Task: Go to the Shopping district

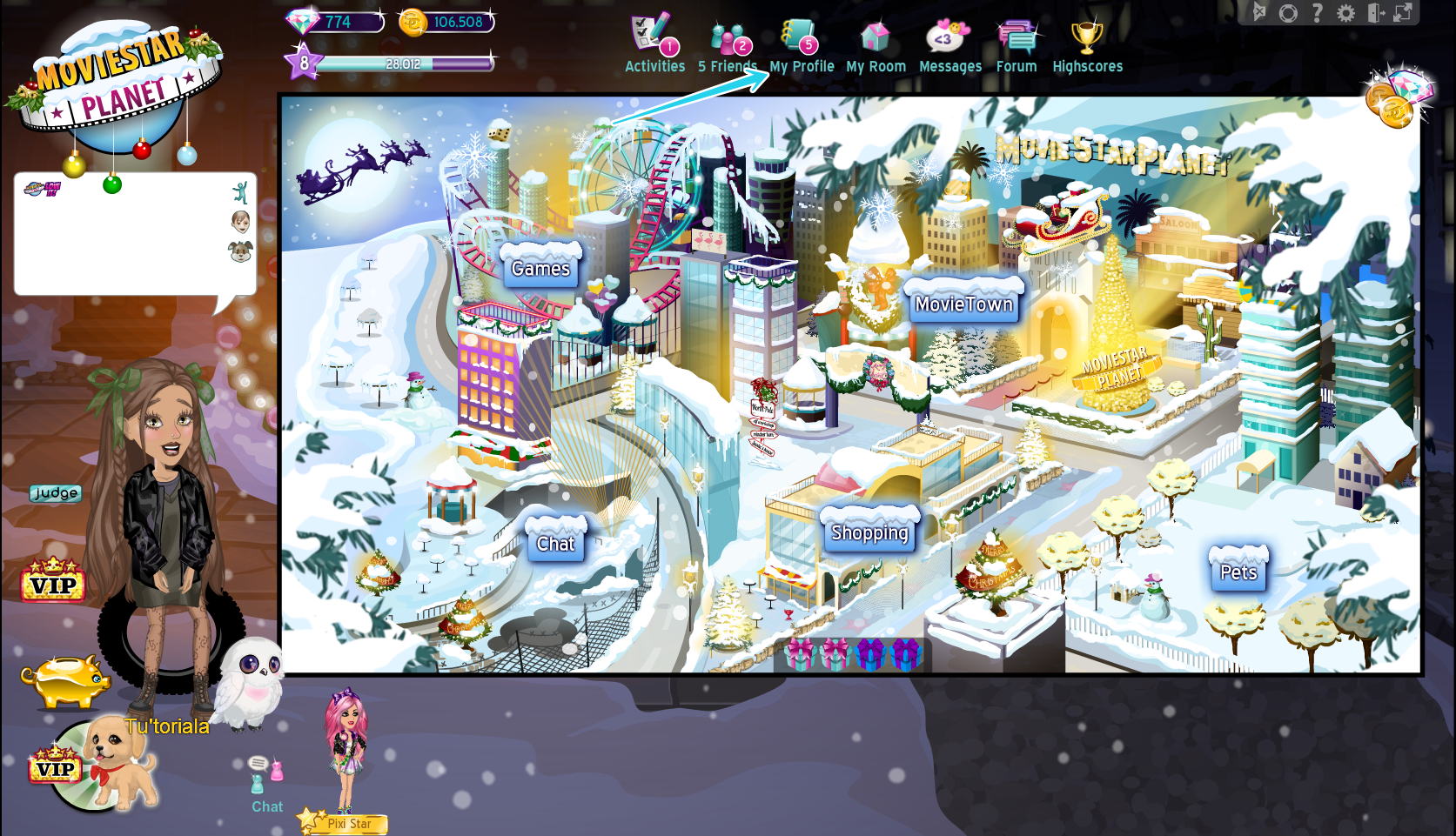Action: (x=869, y=532)
